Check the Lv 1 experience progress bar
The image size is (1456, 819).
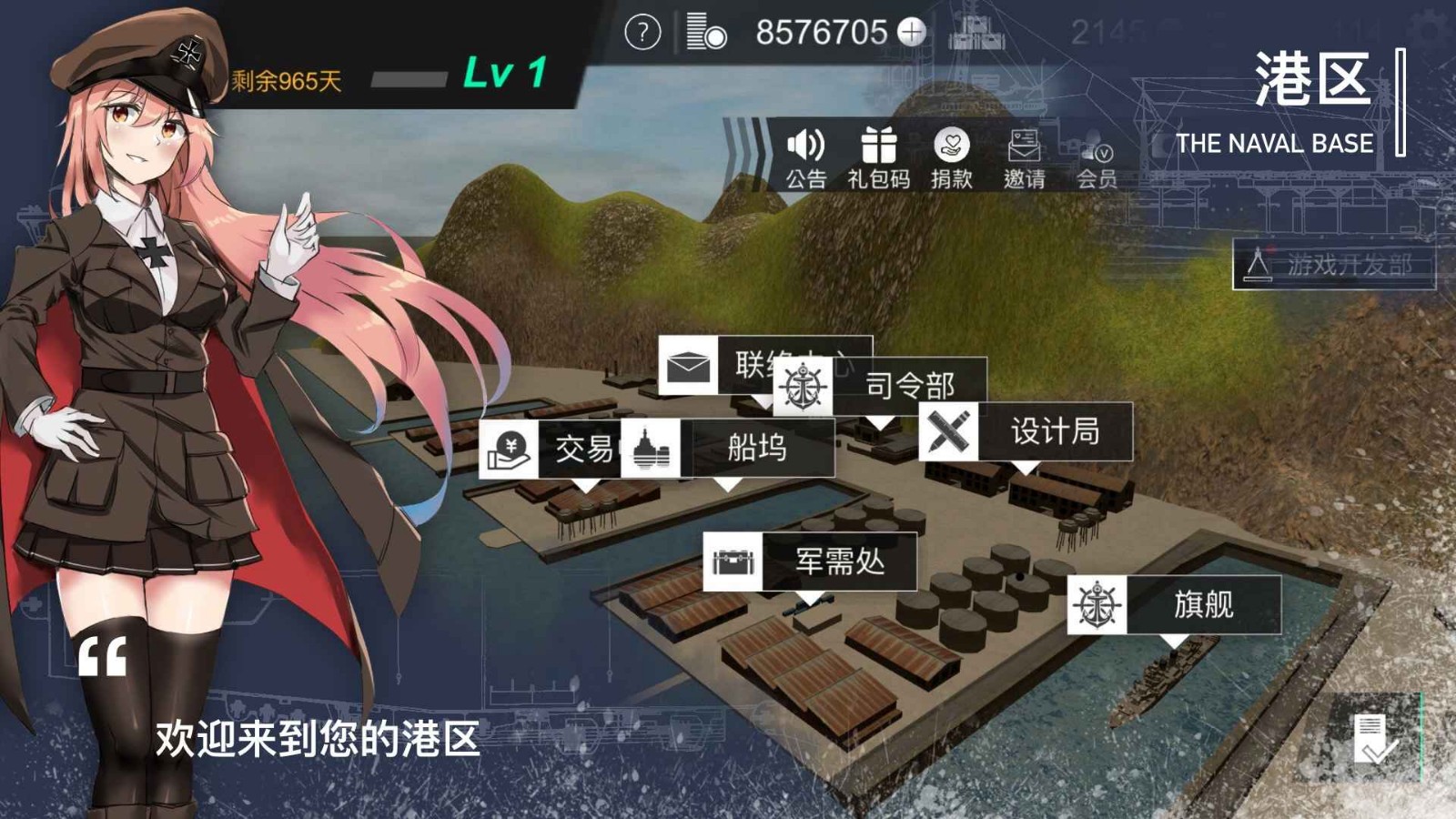411,80
